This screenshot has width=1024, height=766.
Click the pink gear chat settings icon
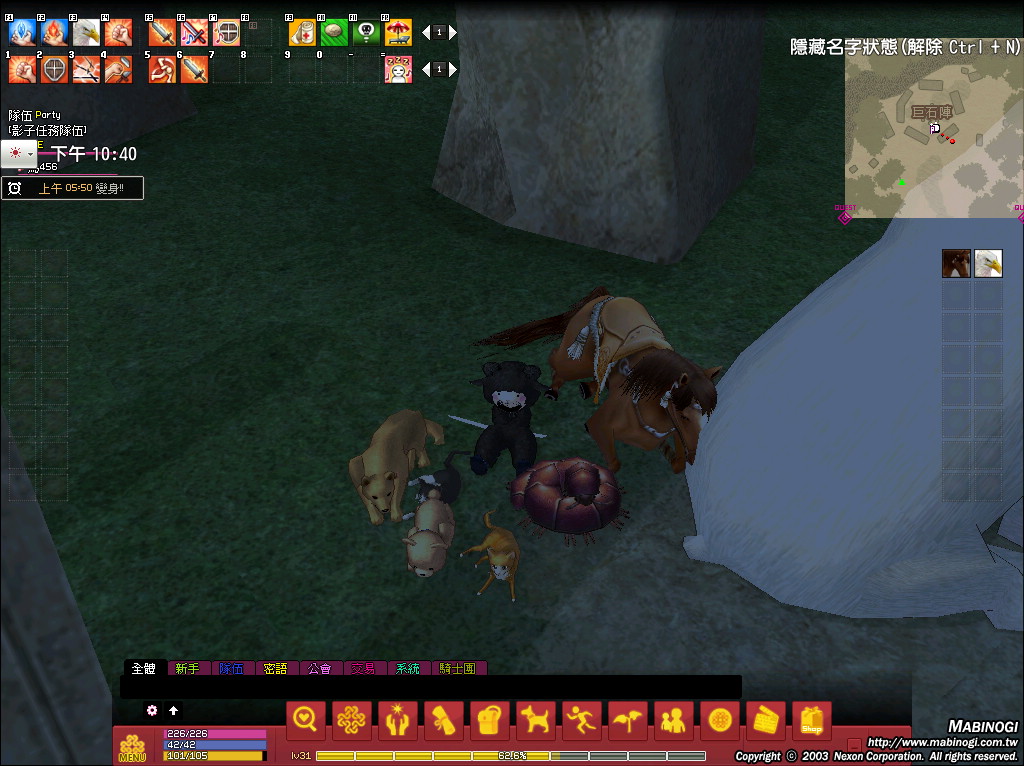152,710
